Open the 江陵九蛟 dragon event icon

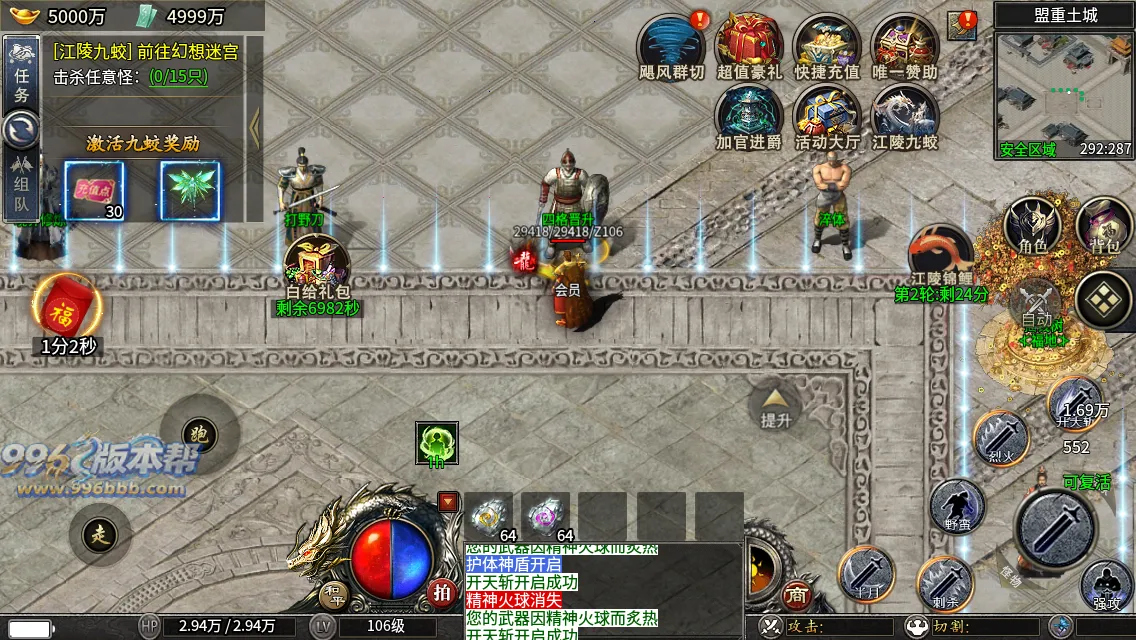pyautogui.click(x=905, y=114)
